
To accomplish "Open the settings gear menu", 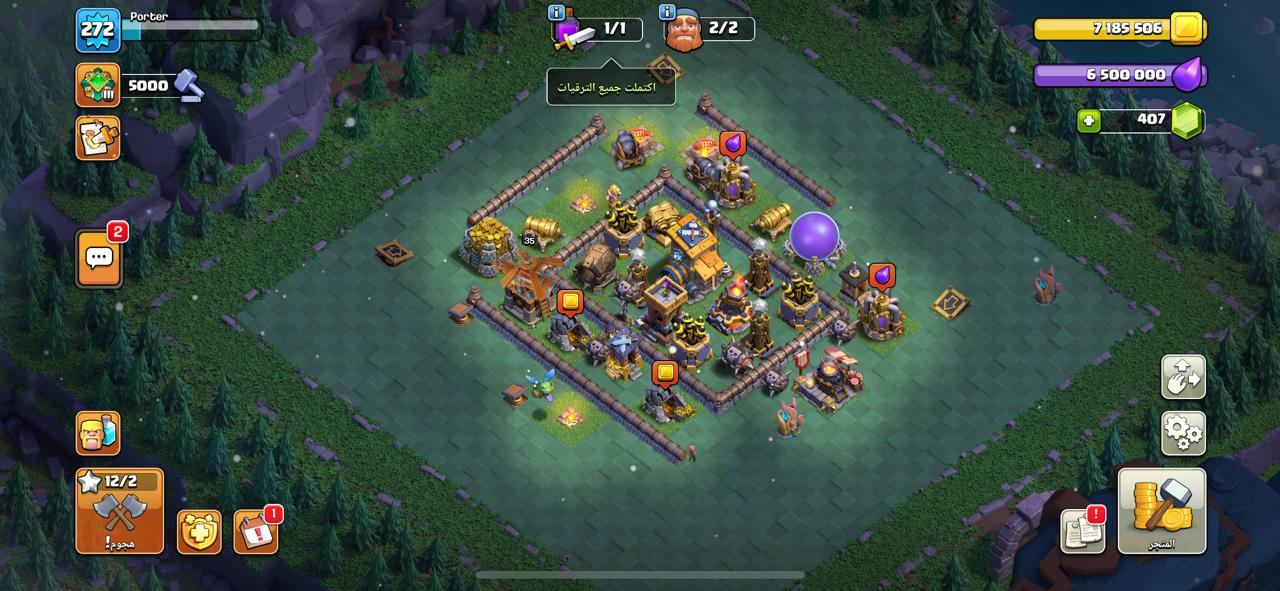I will pos(1183,432).
